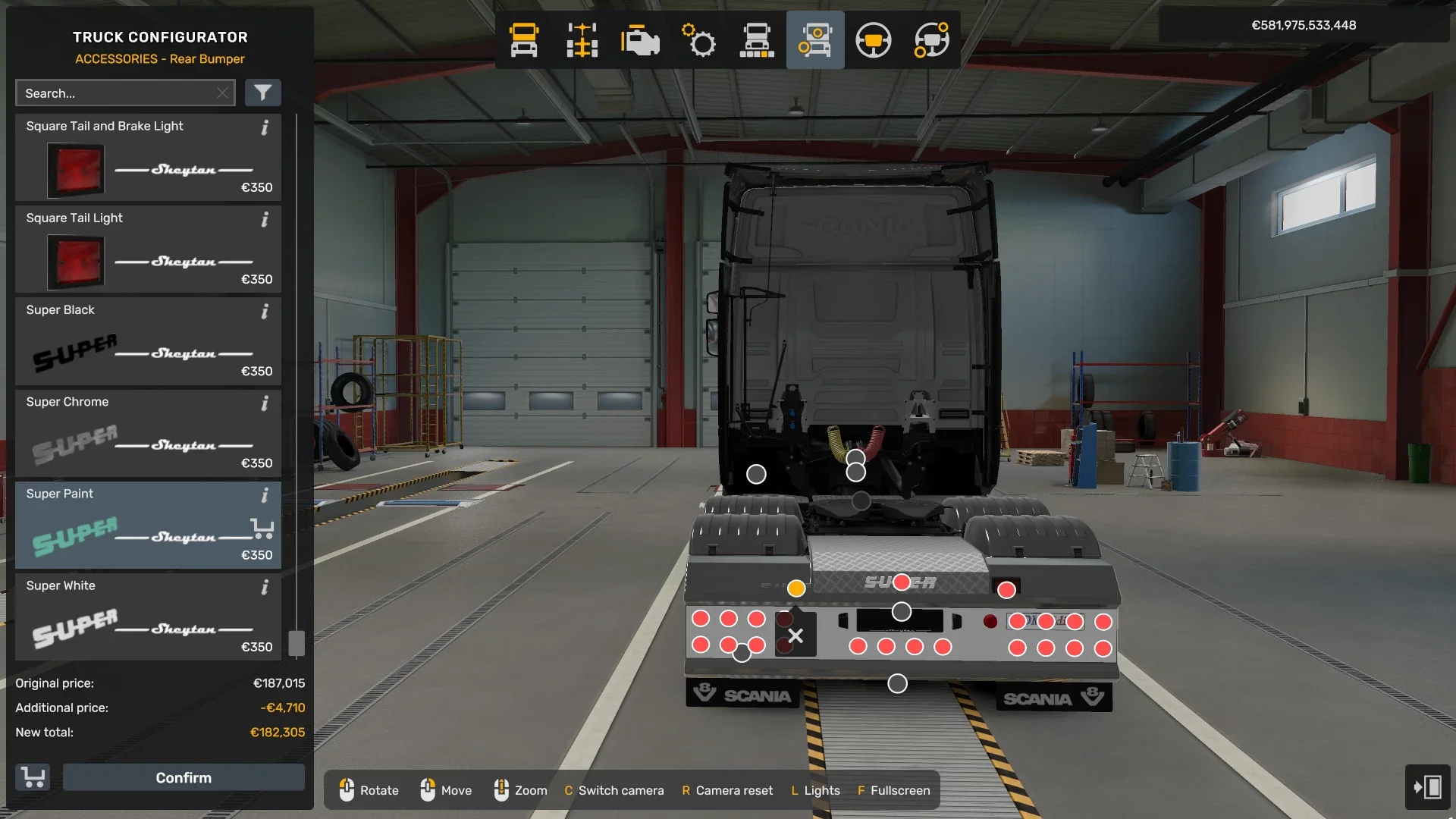Expand info for Super White
The width and height of the screenshot is (1456, 819).
(265, 588)
